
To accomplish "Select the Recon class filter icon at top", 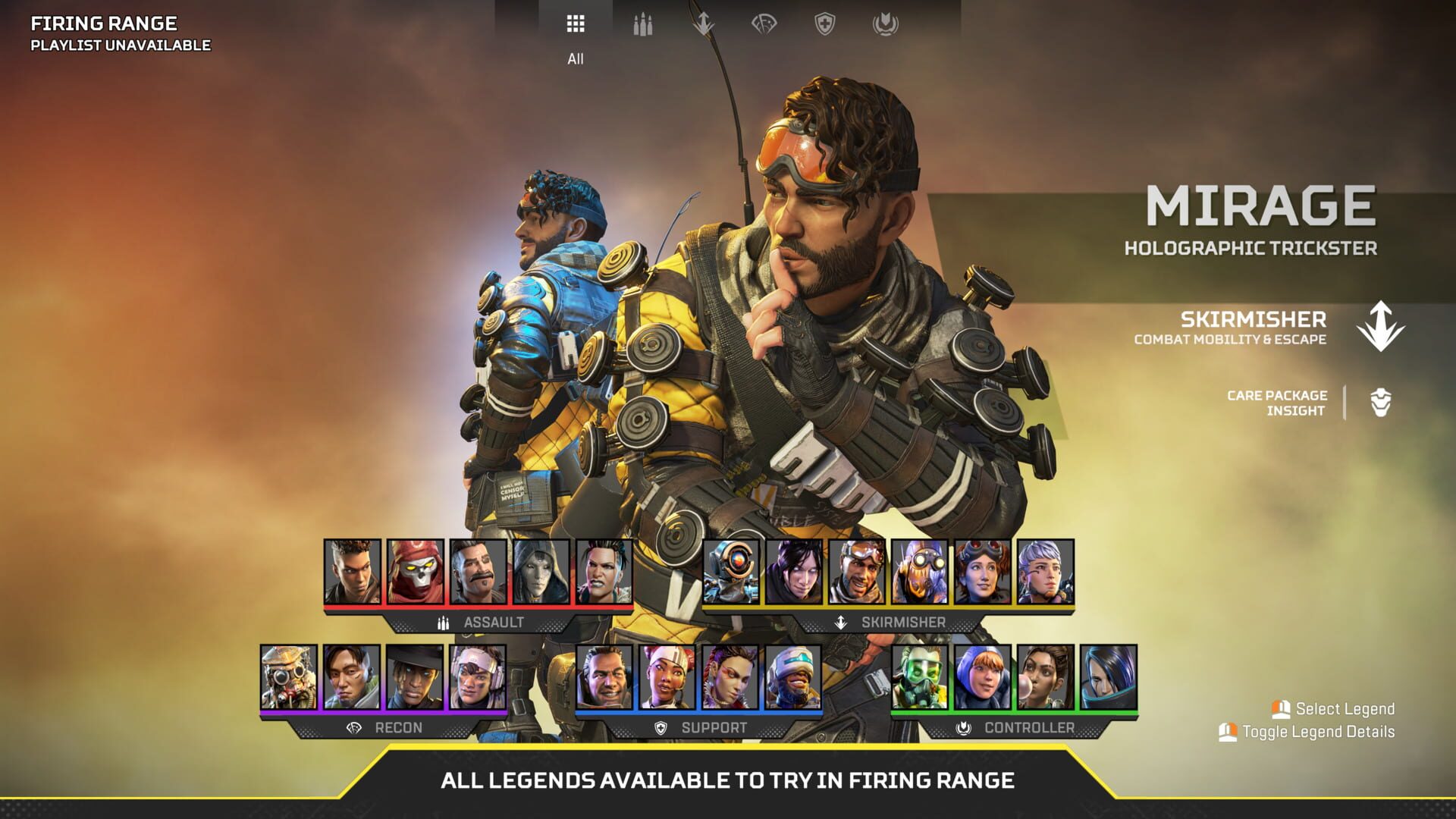I will click(765, 24).
